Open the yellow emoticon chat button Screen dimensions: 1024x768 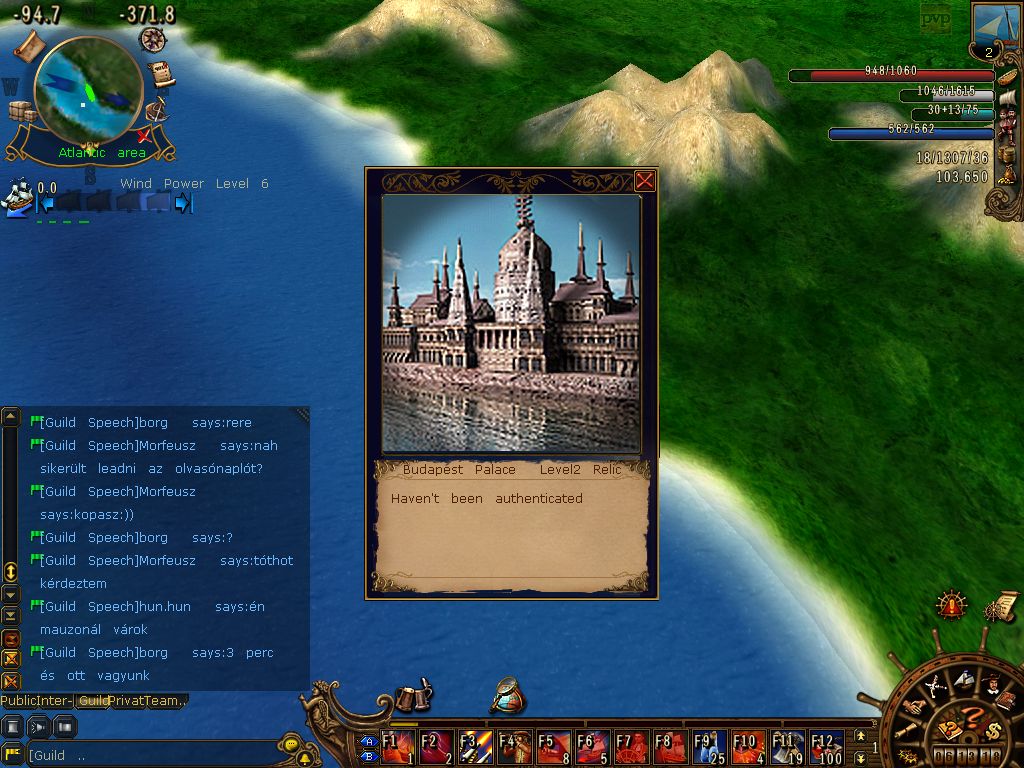[x=290, y=745]
